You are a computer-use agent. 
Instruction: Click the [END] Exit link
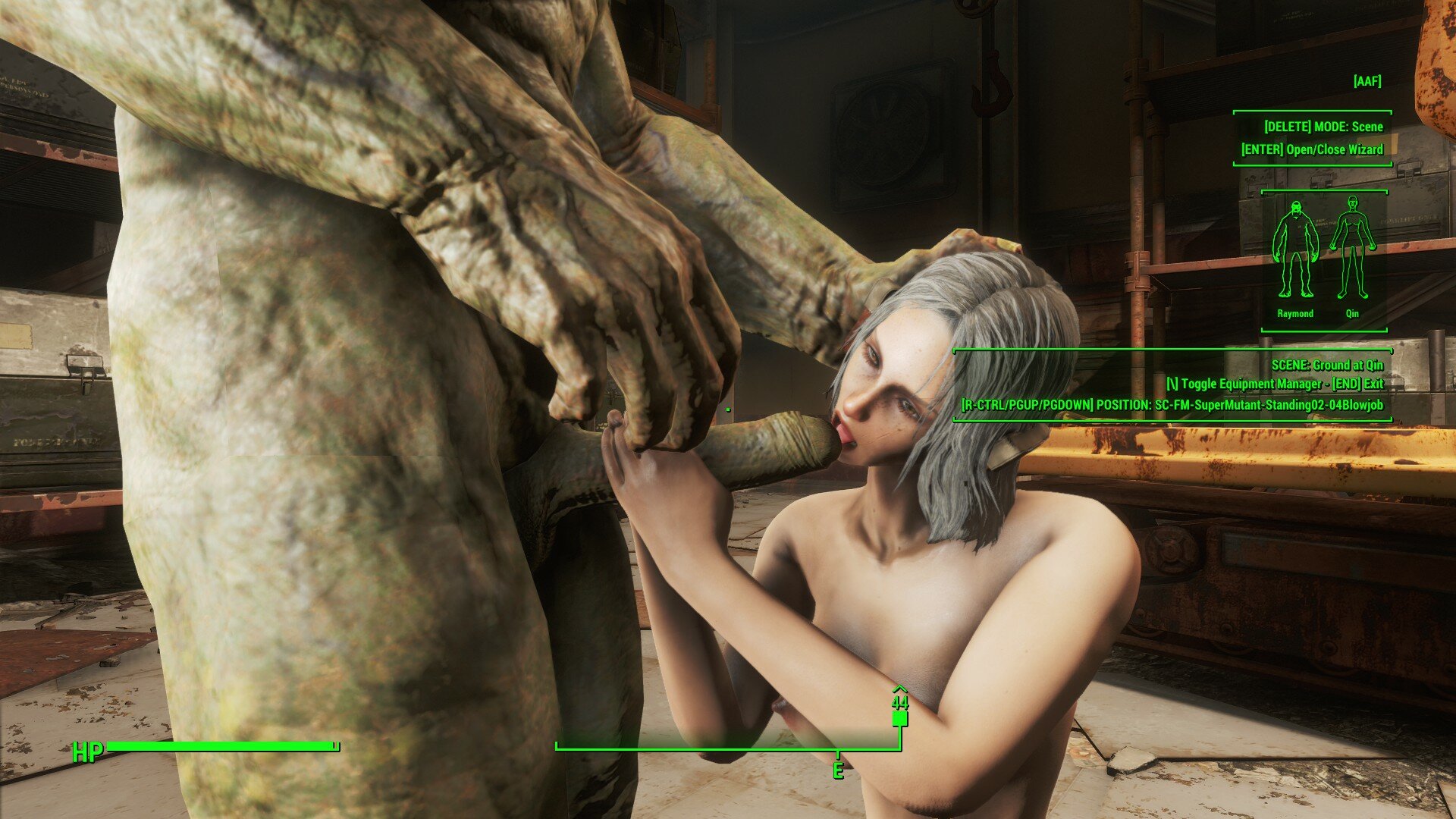1360,384
